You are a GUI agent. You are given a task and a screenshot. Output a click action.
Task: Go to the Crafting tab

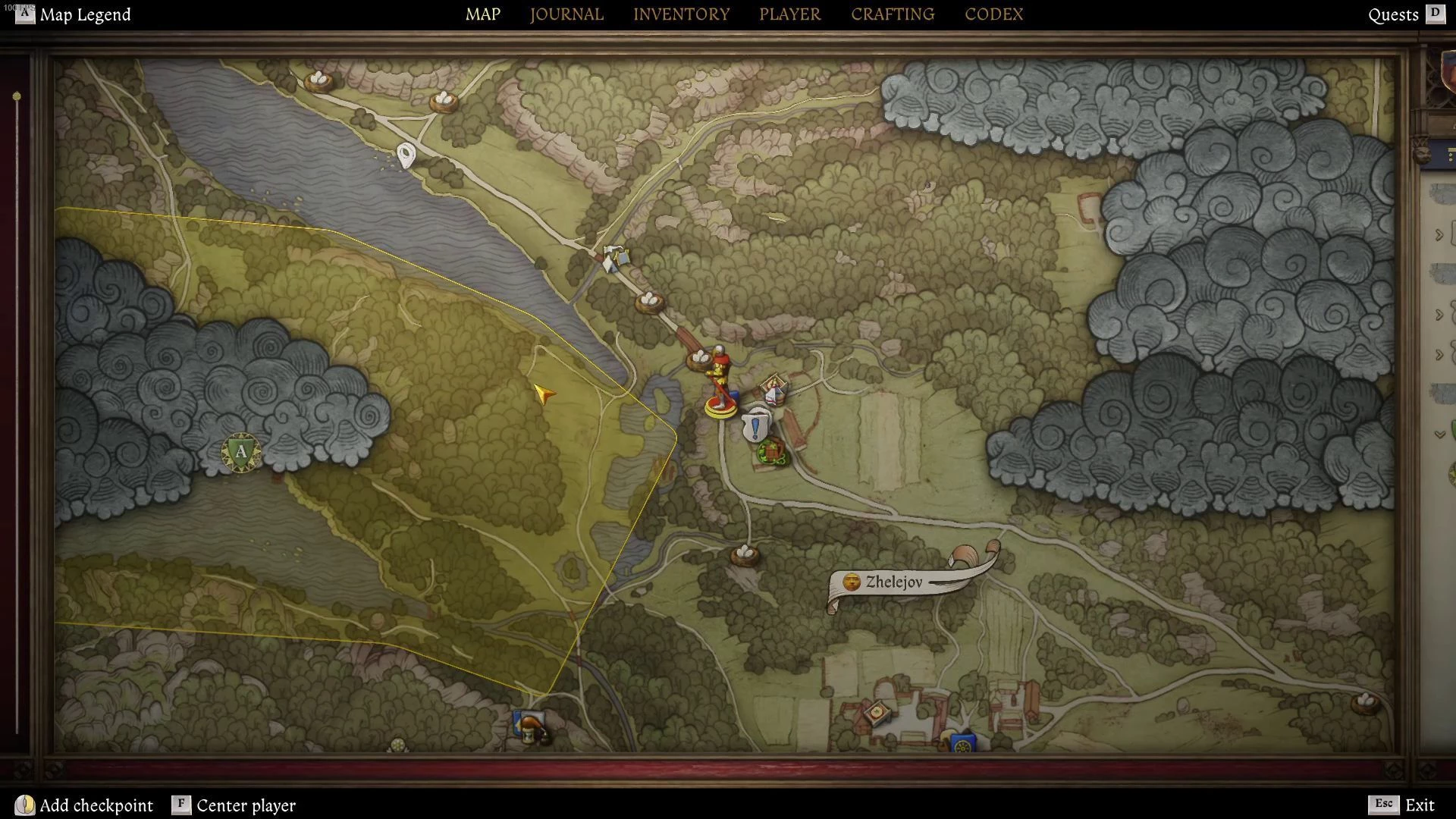tap(892, 14)
